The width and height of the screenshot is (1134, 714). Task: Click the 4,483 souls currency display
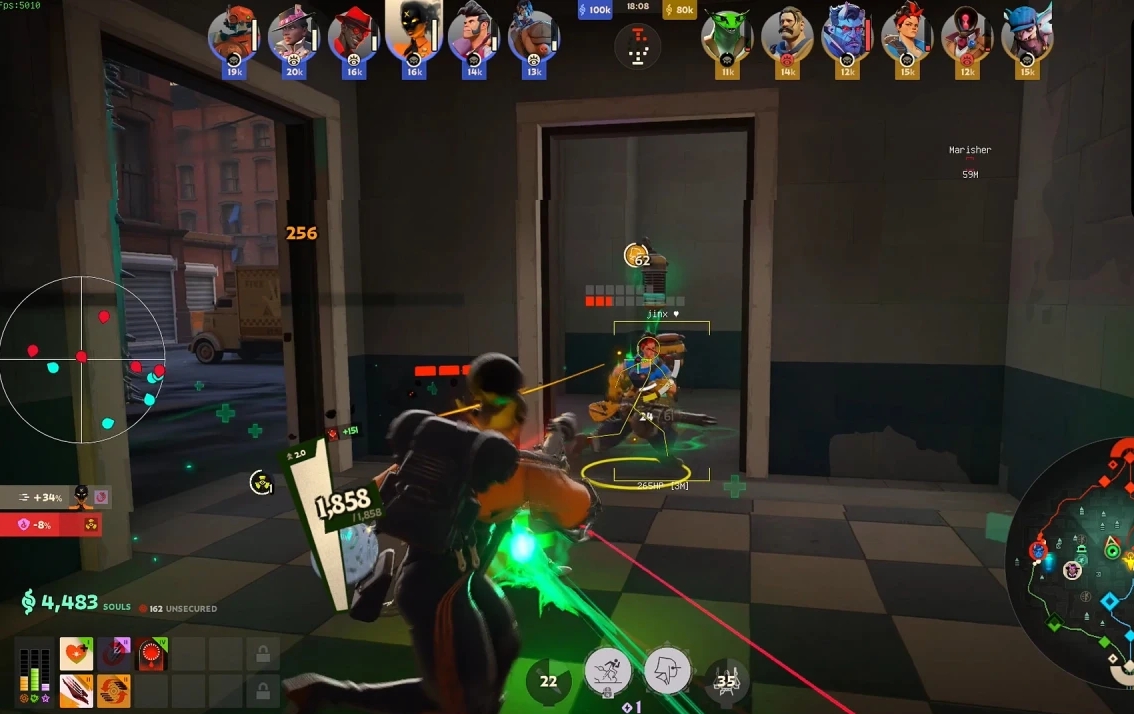tap(60, 602)
